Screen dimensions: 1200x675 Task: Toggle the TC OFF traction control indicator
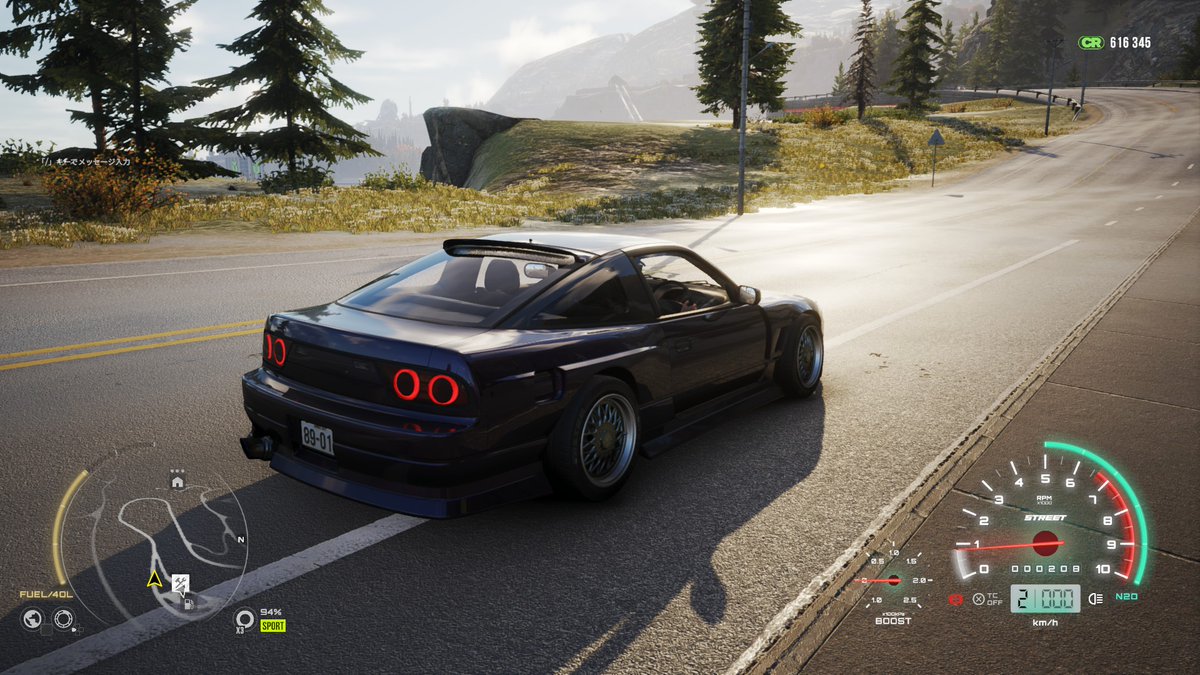coord(979,599)
